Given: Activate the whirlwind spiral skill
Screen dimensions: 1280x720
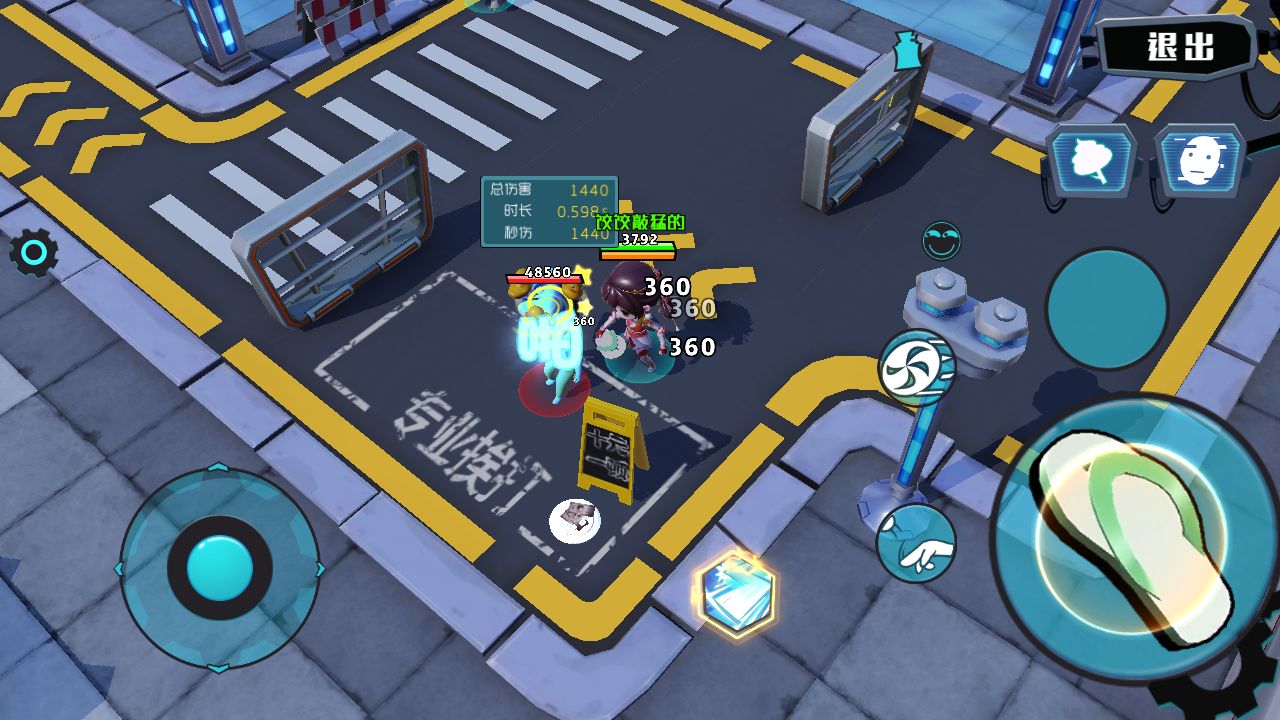Looking at the screenshot, I should (x=916, y=367).
